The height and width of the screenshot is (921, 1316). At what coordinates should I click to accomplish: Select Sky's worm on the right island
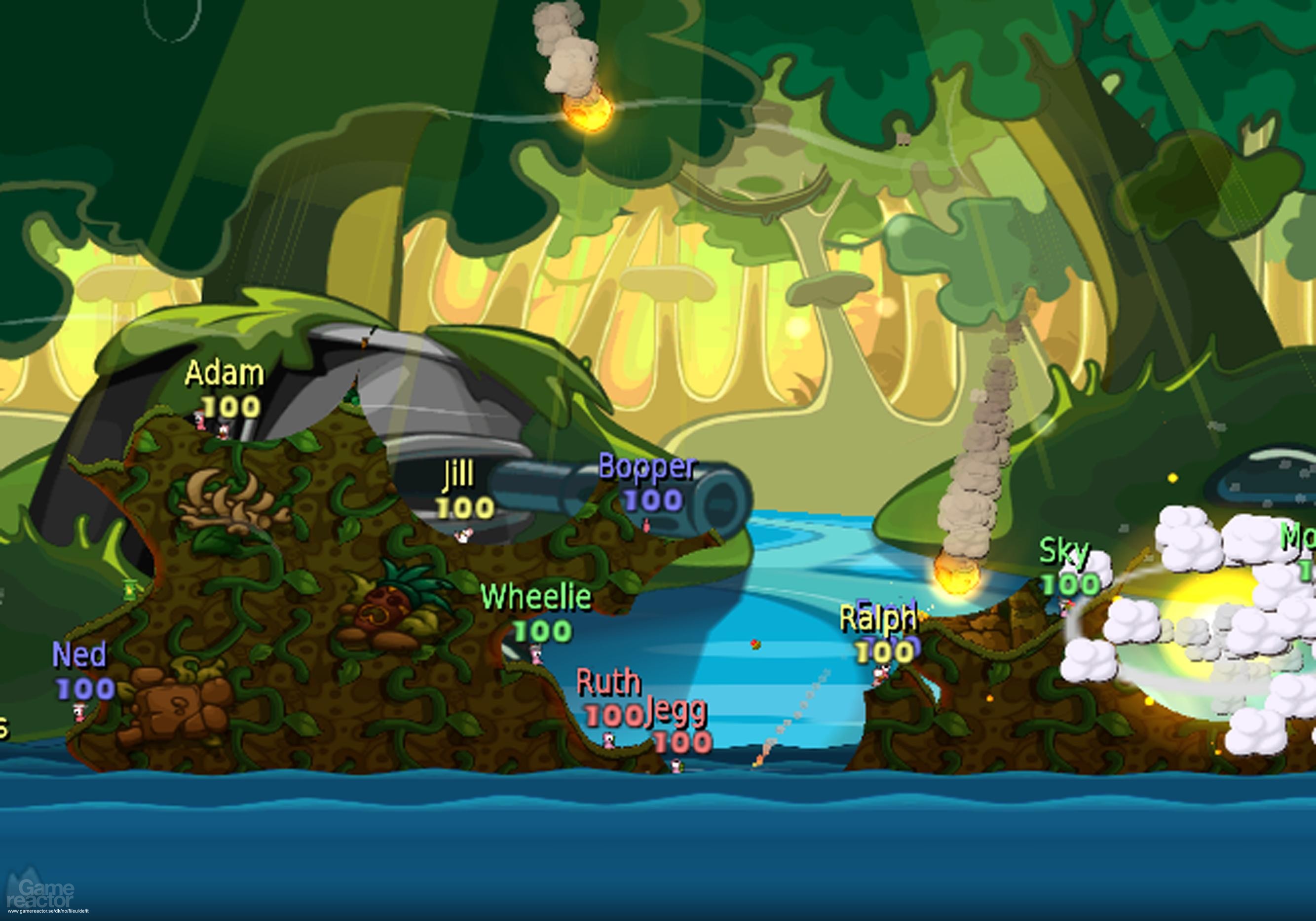[x=1065, y=610]
